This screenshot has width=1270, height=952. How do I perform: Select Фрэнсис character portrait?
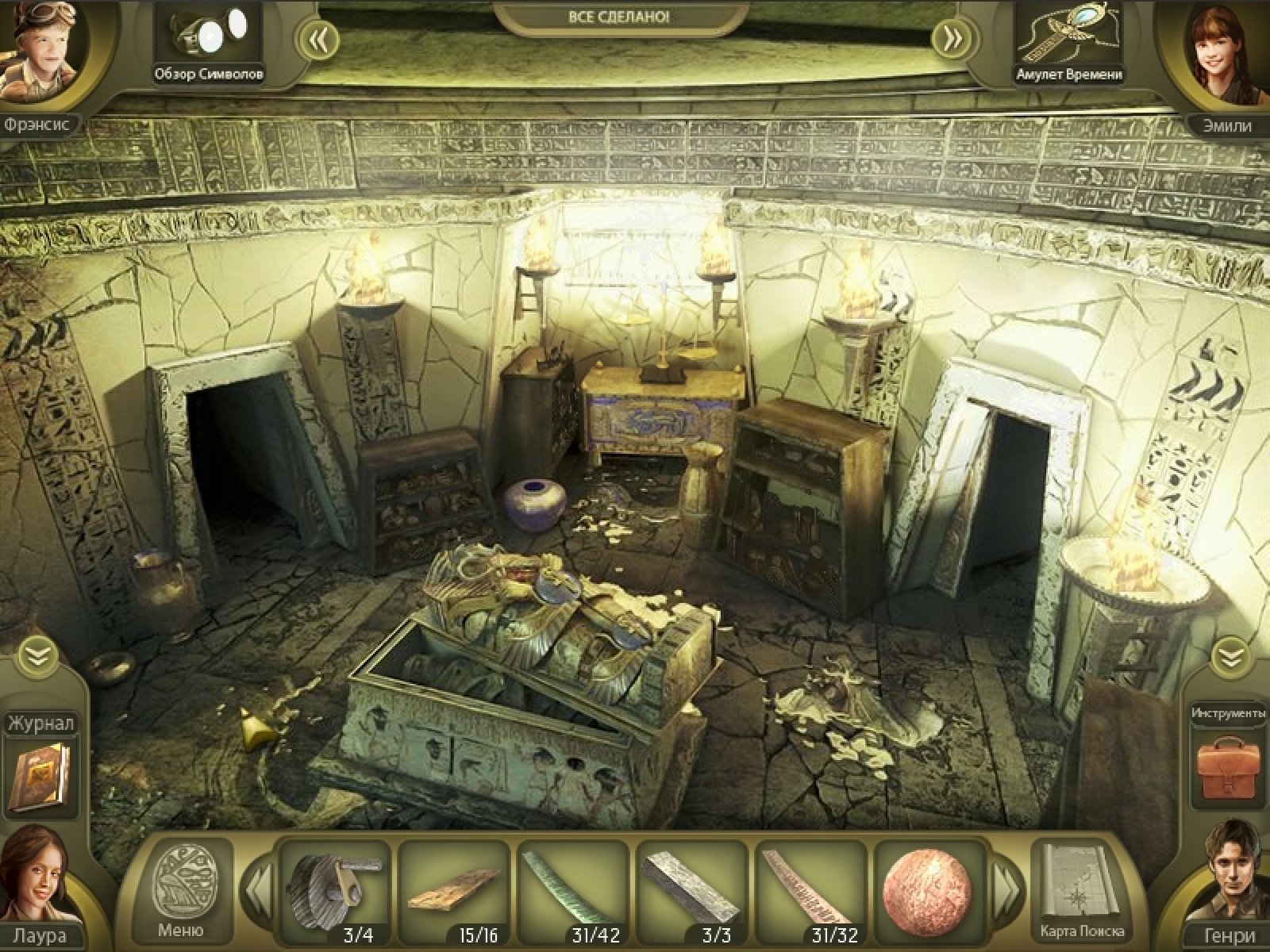[x=40, y=54]
